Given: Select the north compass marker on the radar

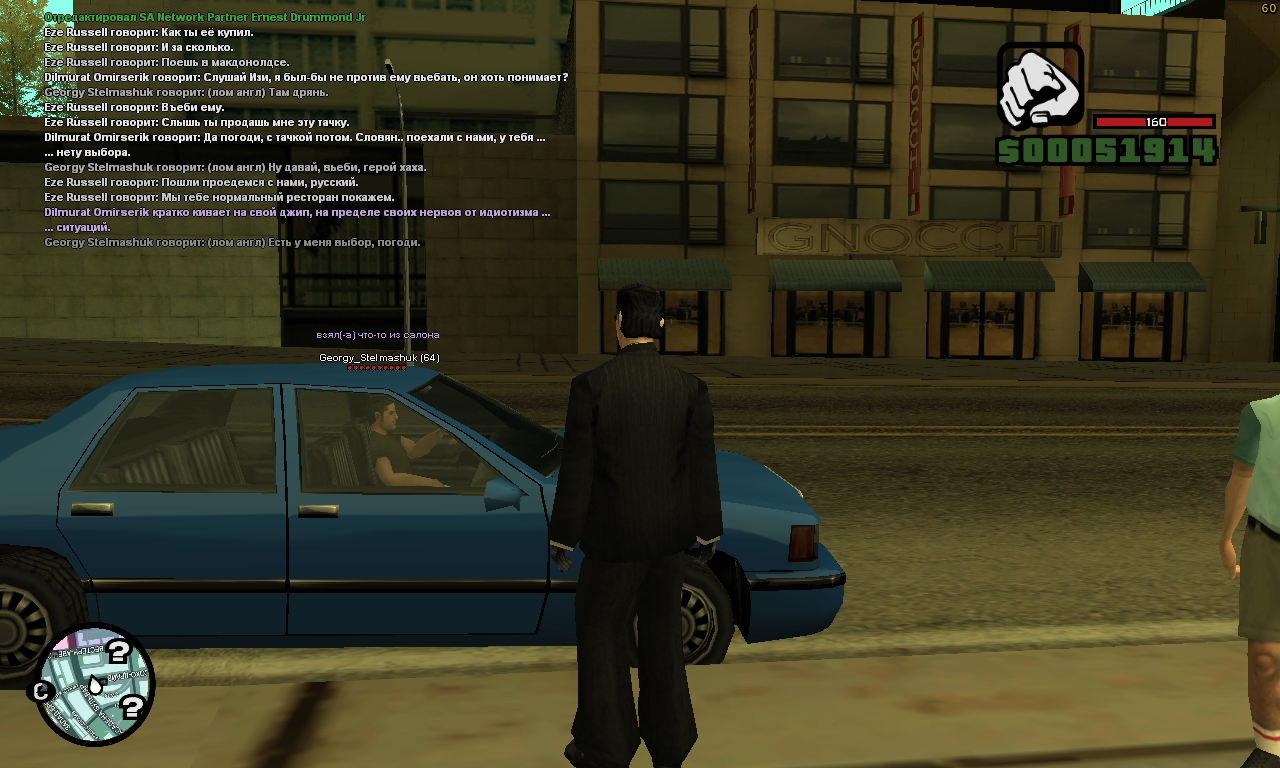Looking at the screenshot, I should 42,691.
